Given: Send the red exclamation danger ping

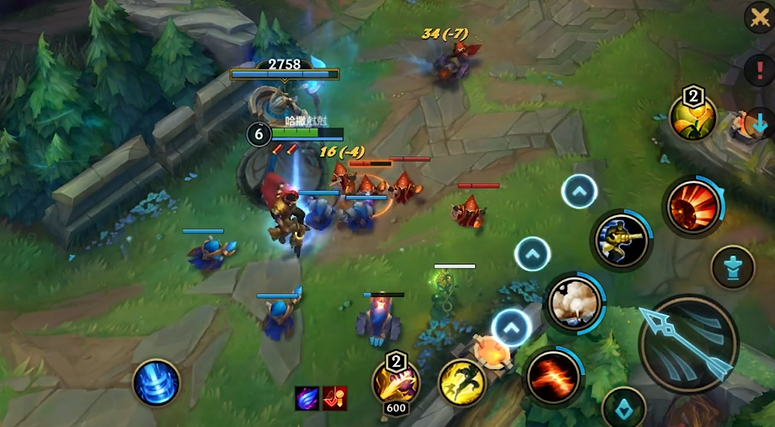Looking at the screenshot, I should click(x=759, y=69).
